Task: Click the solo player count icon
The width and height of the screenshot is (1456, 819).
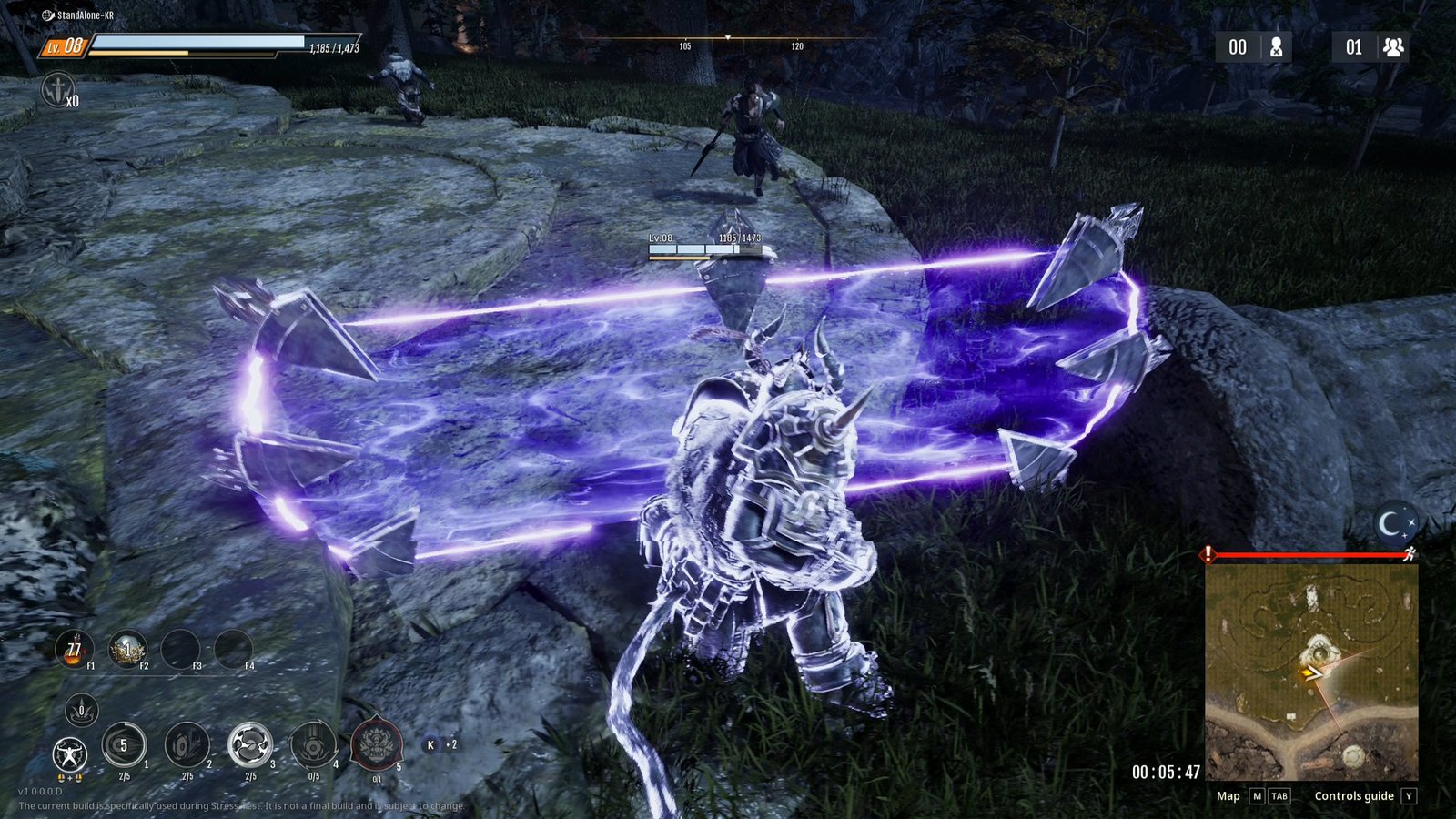Action: pyautogui.click(x=1276, y=47)
